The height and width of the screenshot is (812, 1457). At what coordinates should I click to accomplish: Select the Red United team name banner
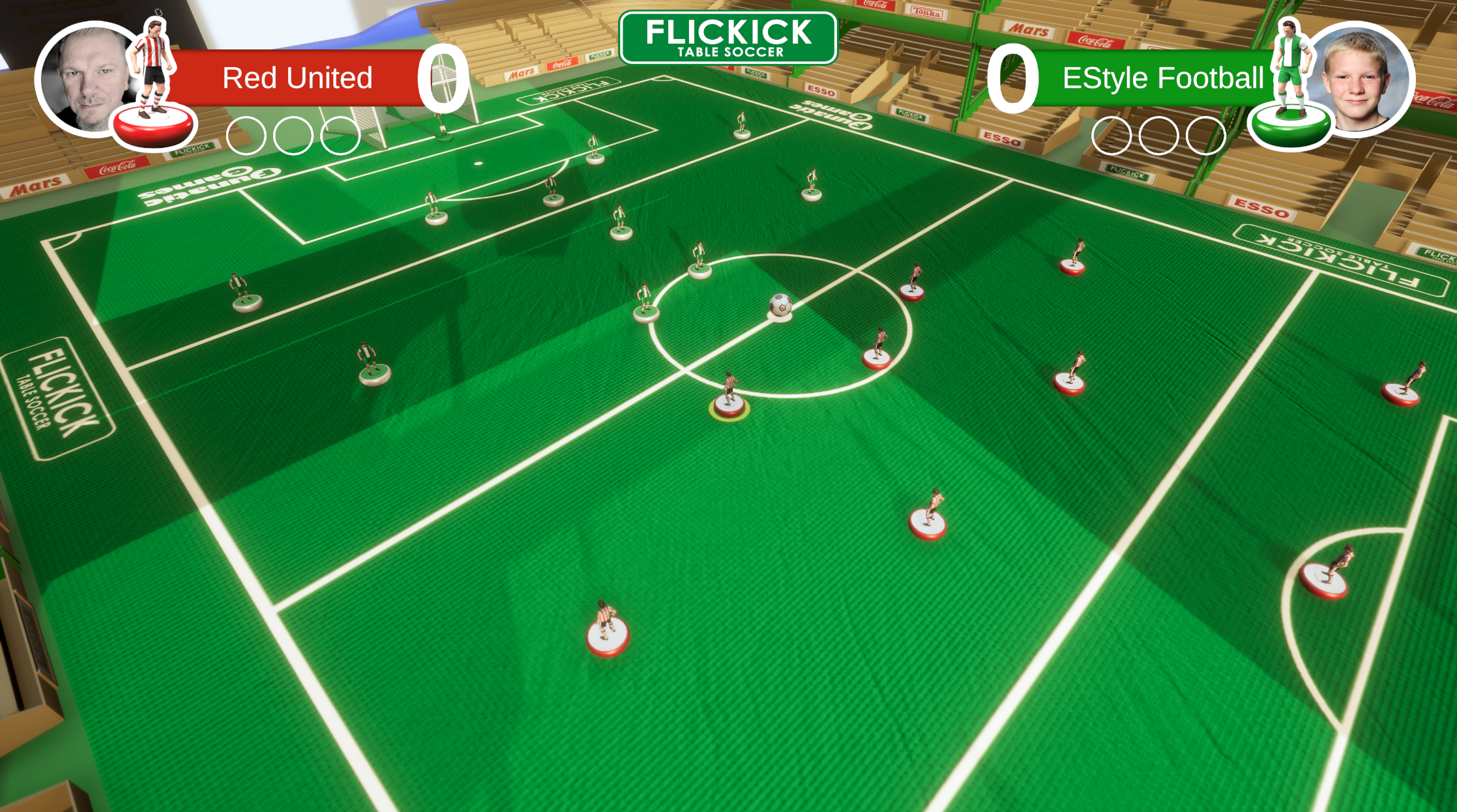click(x=297, y=78)
